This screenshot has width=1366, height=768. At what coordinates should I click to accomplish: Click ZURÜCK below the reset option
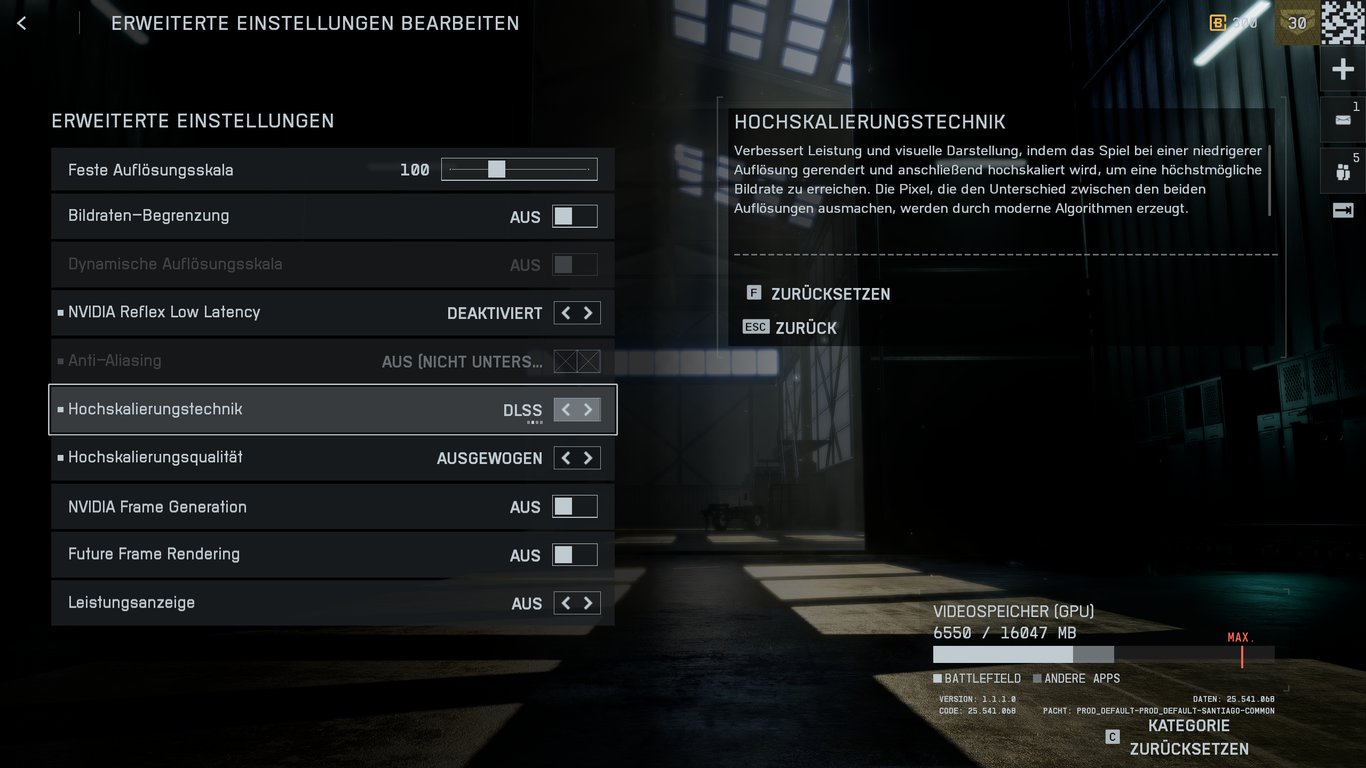806,327
